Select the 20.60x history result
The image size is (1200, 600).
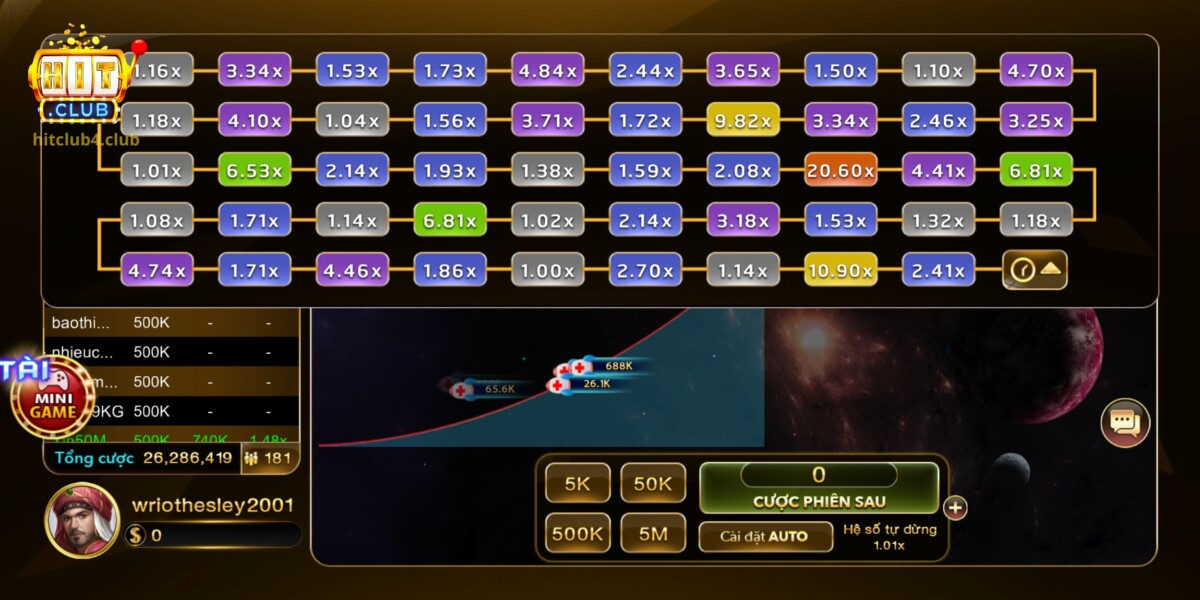coord(841,170)
